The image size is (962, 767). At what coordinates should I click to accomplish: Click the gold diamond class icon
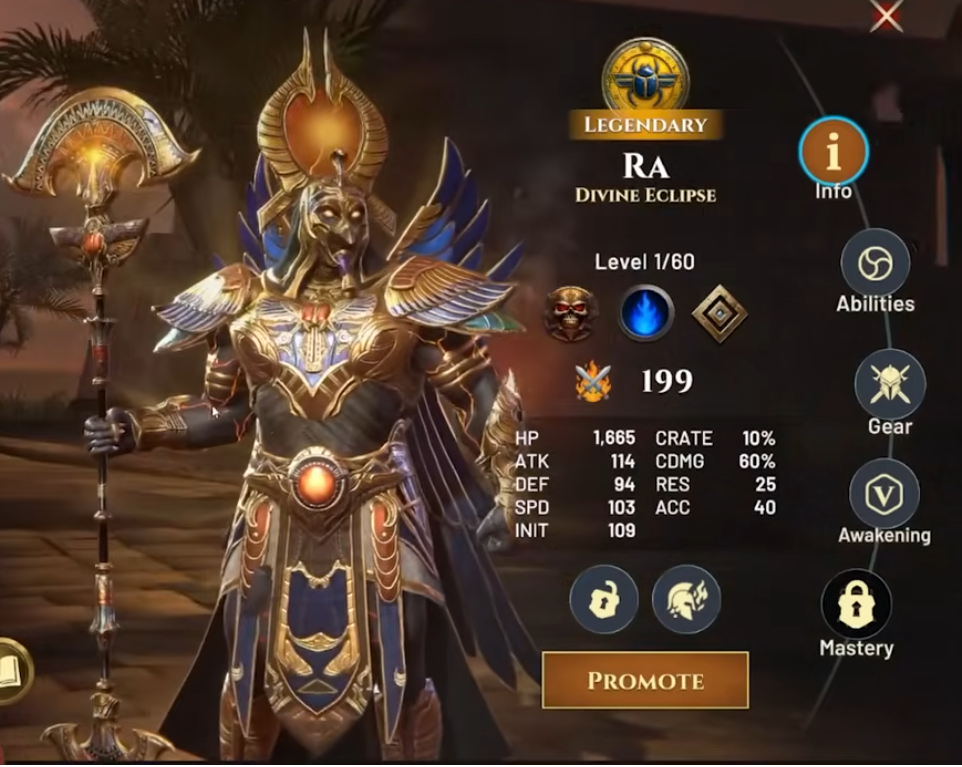[x=720, y=314]
